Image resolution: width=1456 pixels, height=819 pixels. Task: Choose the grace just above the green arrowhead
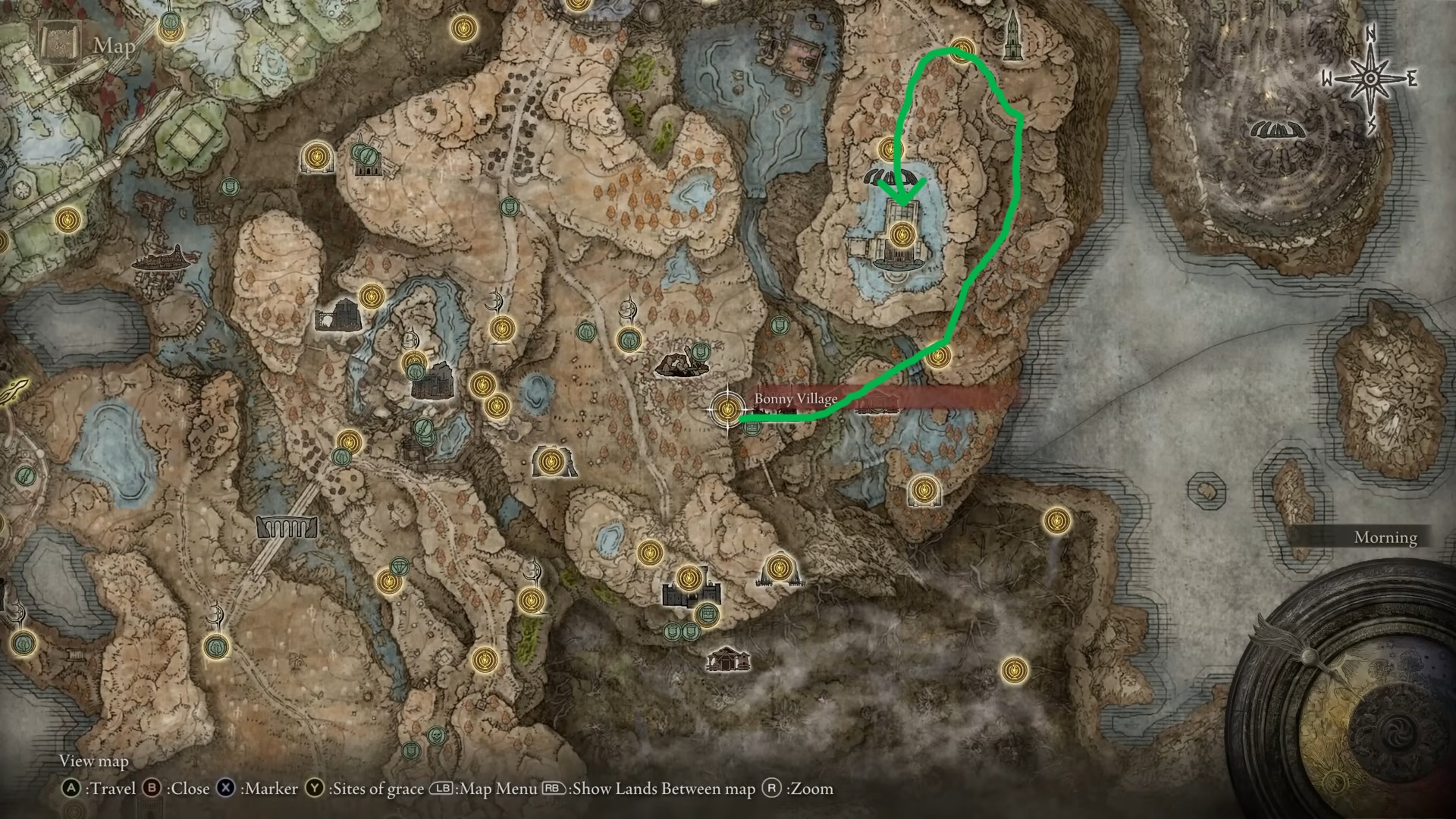pyautogui.click(x=889, y=148)
